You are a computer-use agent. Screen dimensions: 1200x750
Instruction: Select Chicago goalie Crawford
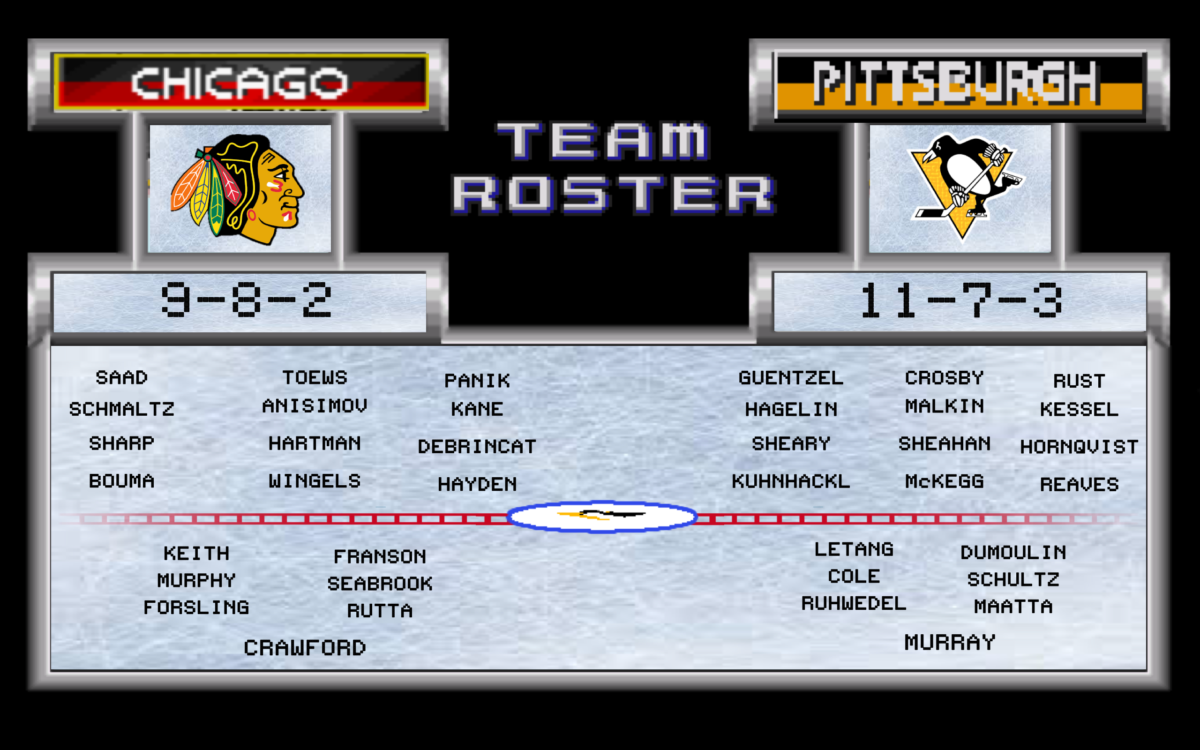(x=305, y=648)
